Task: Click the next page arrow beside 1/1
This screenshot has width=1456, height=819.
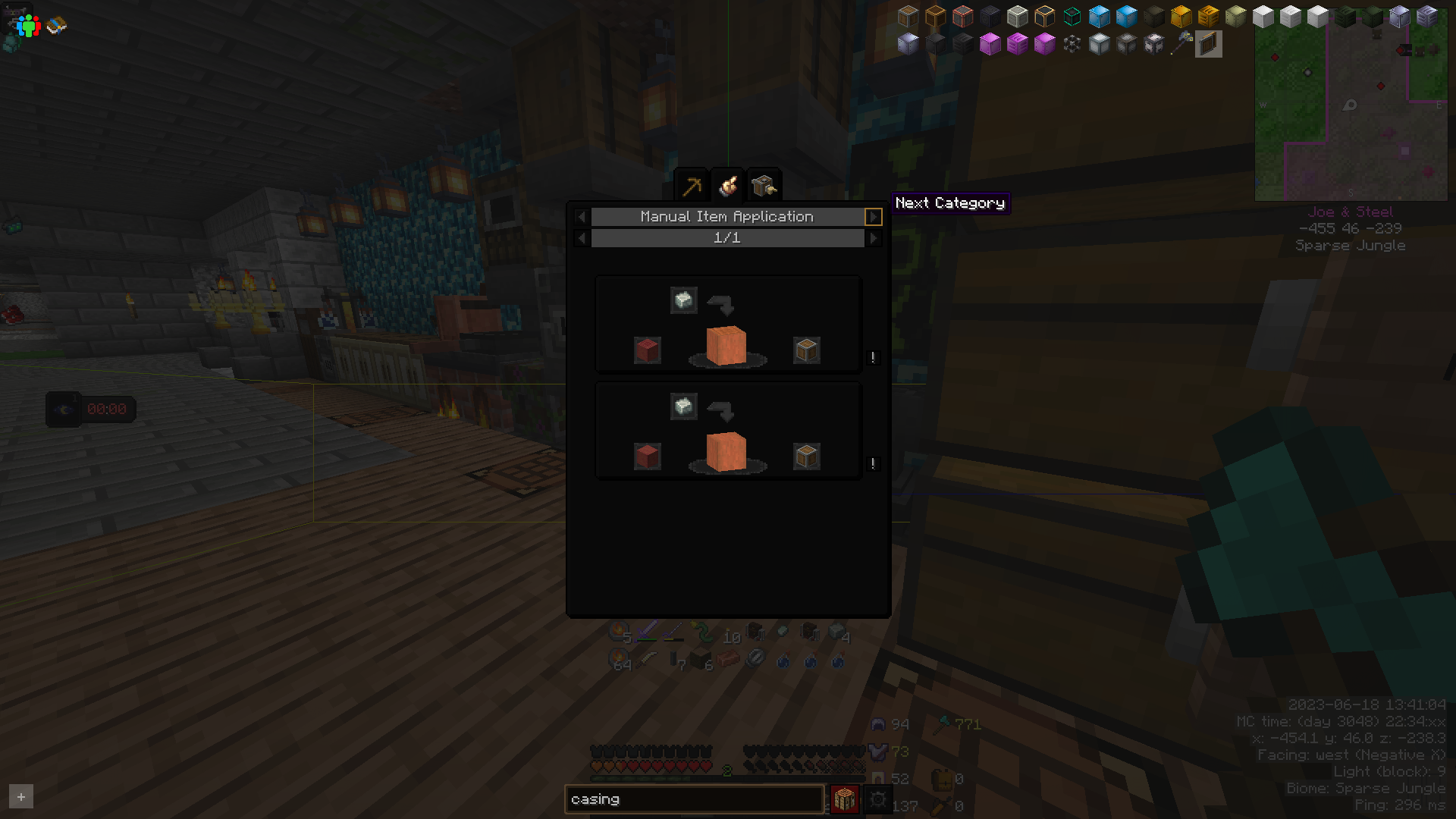Action: click(x=874, y=238)
